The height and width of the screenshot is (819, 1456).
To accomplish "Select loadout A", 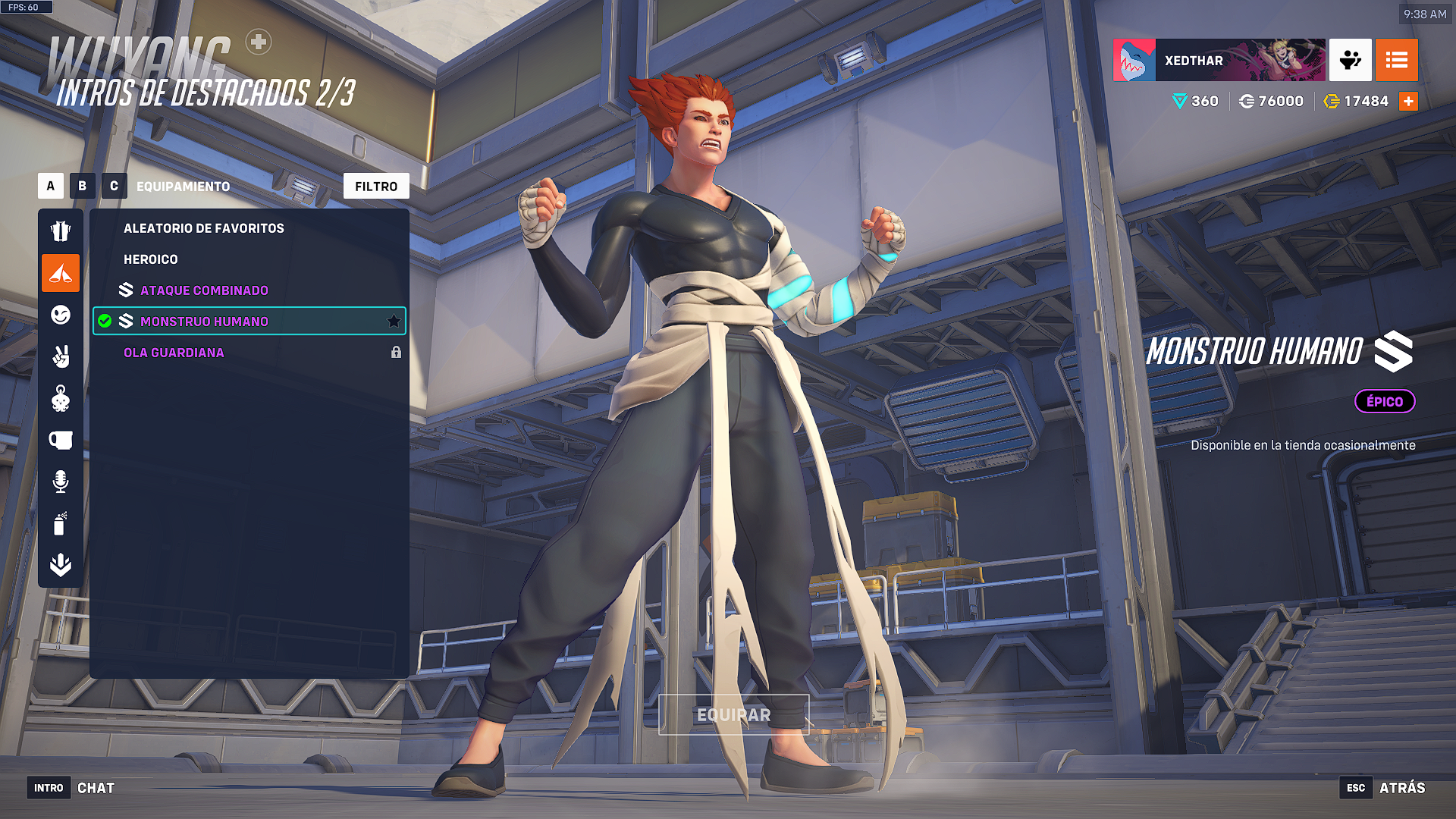I will coord(51,186).
